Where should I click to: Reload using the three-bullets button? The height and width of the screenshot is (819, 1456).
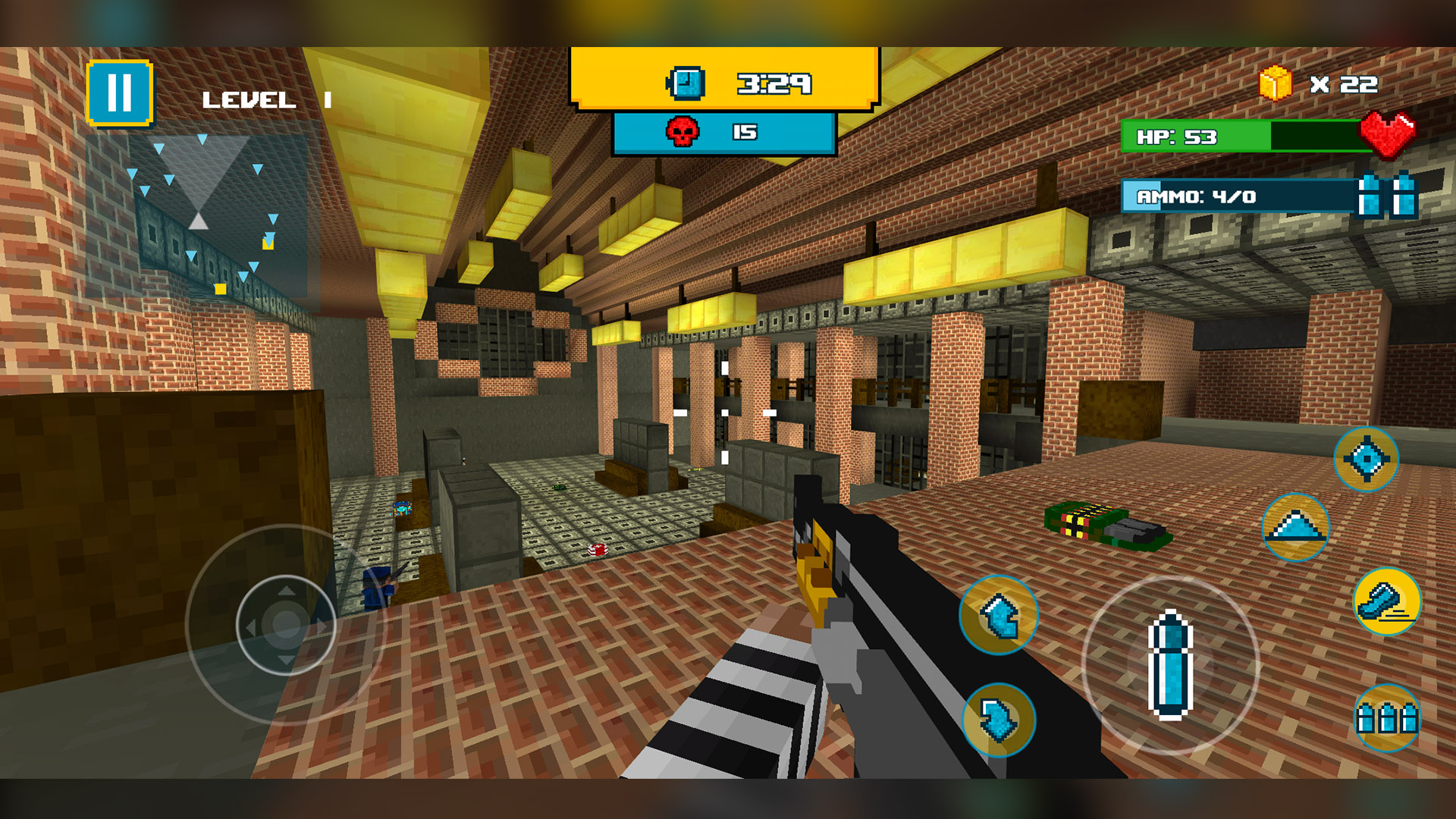pos(1387,717)
